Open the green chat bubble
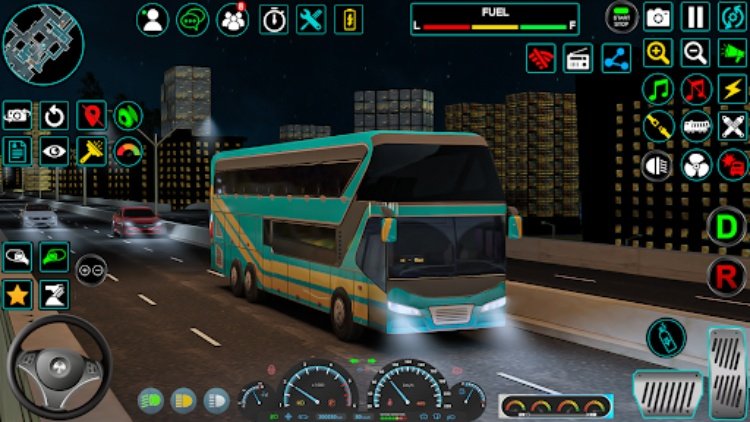Image resolution: width=750 pixels, height=422 pixels. tap(193, 19)
